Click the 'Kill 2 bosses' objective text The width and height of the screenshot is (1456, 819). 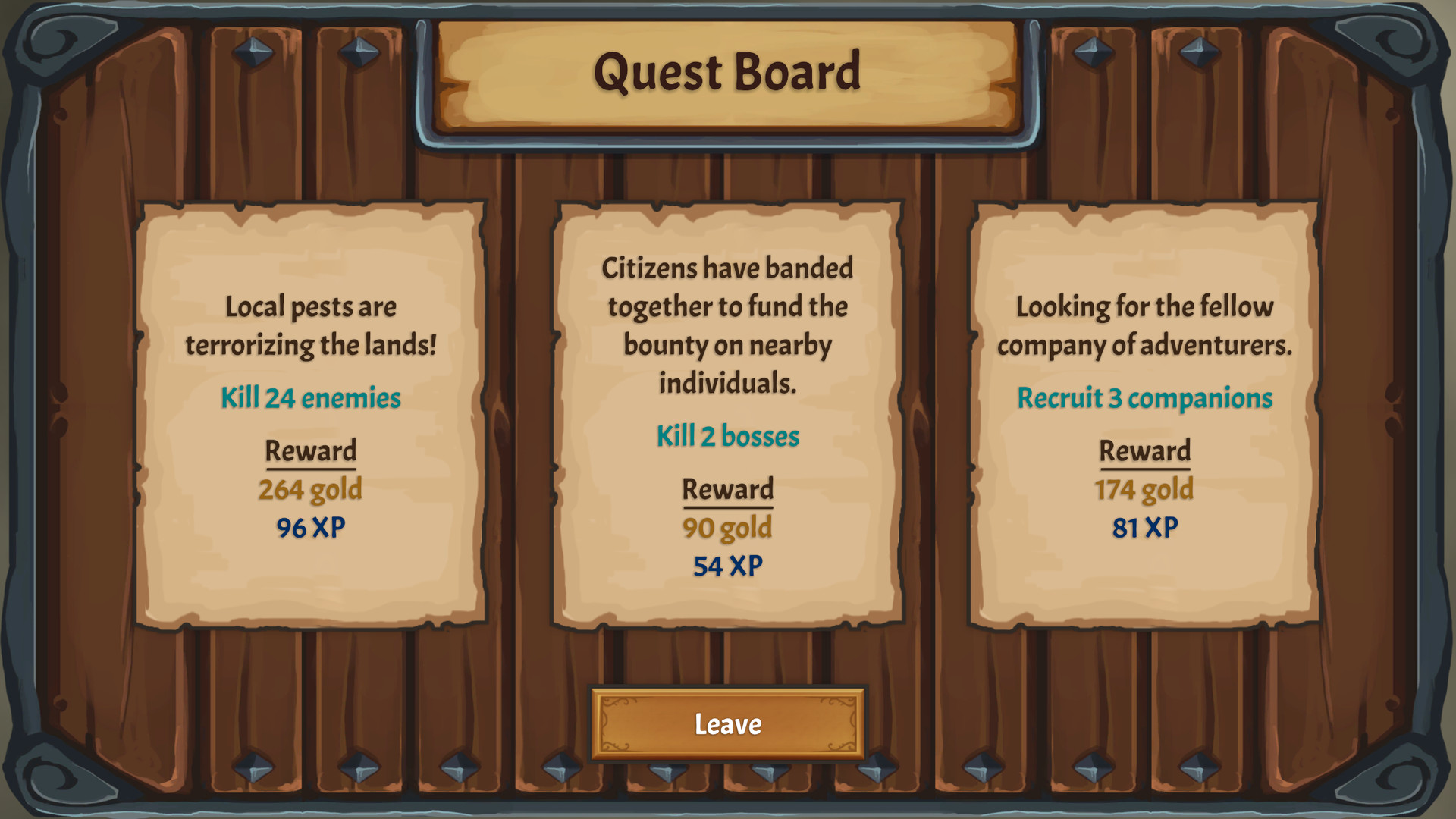(727, 435)
